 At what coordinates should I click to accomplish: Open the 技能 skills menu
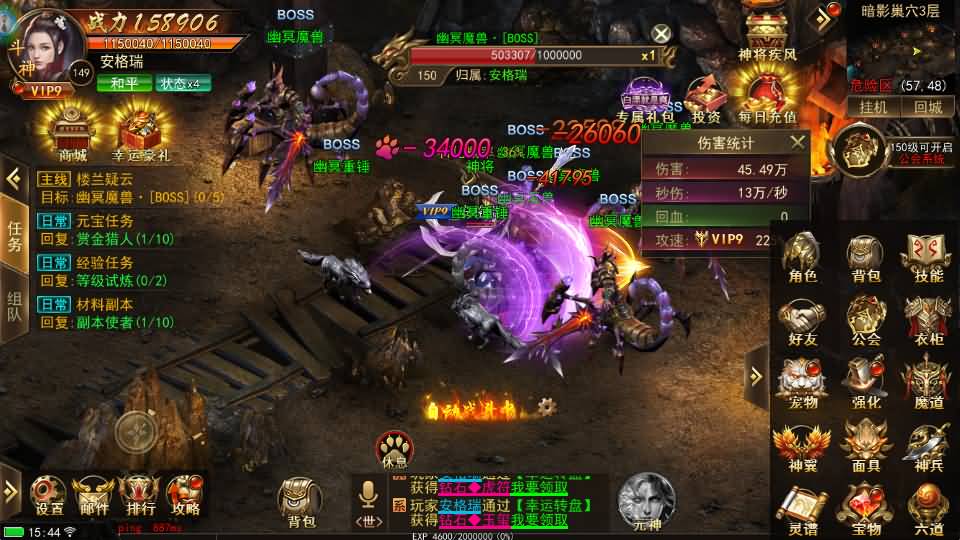coord(928,256)
